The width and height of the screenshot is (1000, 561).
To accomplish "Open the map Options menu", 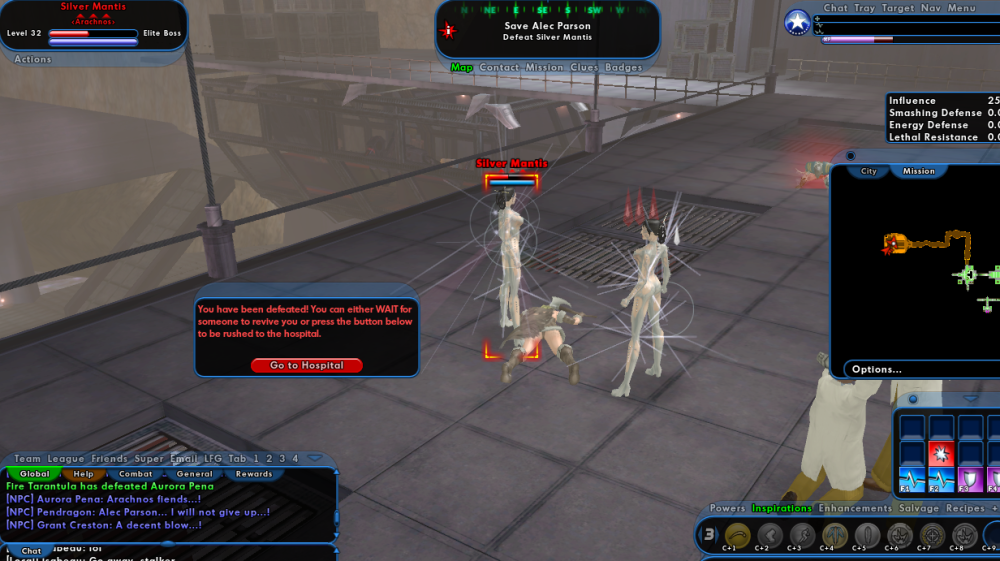I will click(x=877, y=370).
